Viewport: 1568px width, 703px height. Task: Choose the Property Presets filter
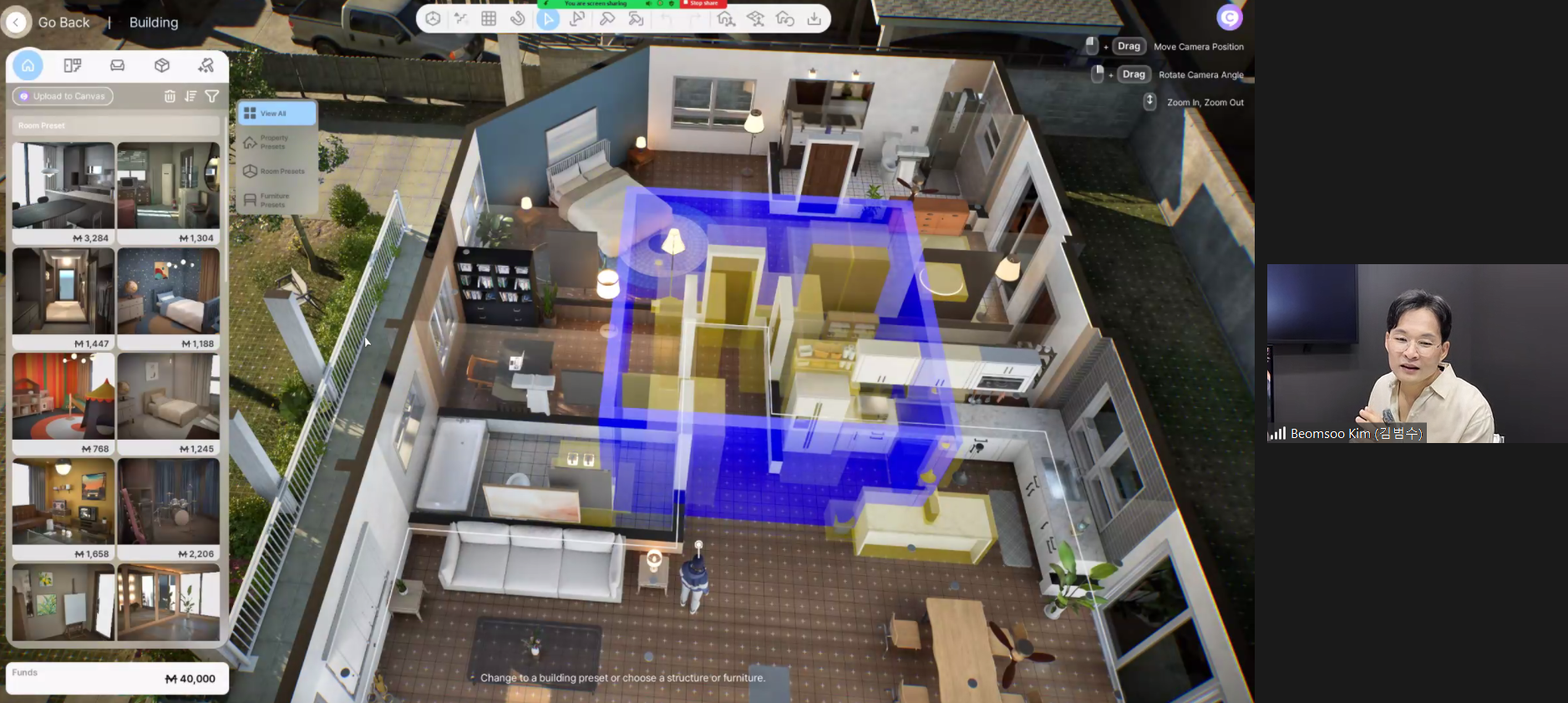coord(275,142)
